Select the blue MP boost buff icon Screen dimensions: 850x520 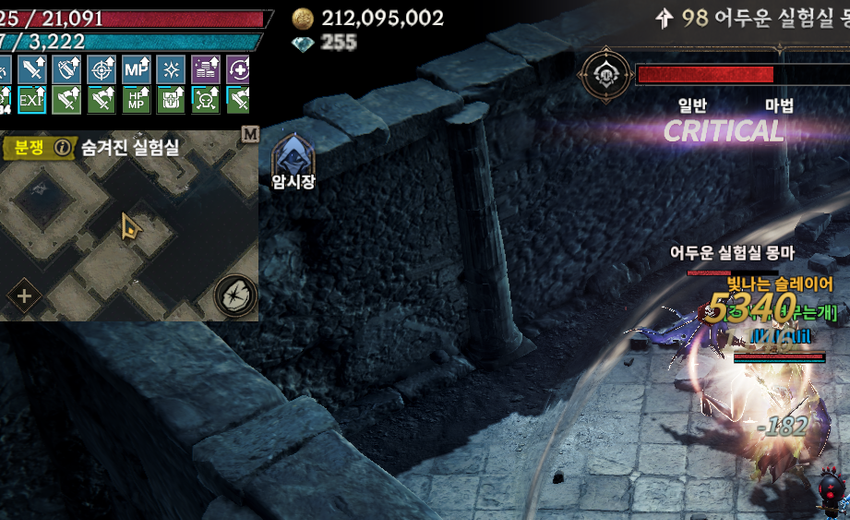pyautogui.click(x=136, y=69)
